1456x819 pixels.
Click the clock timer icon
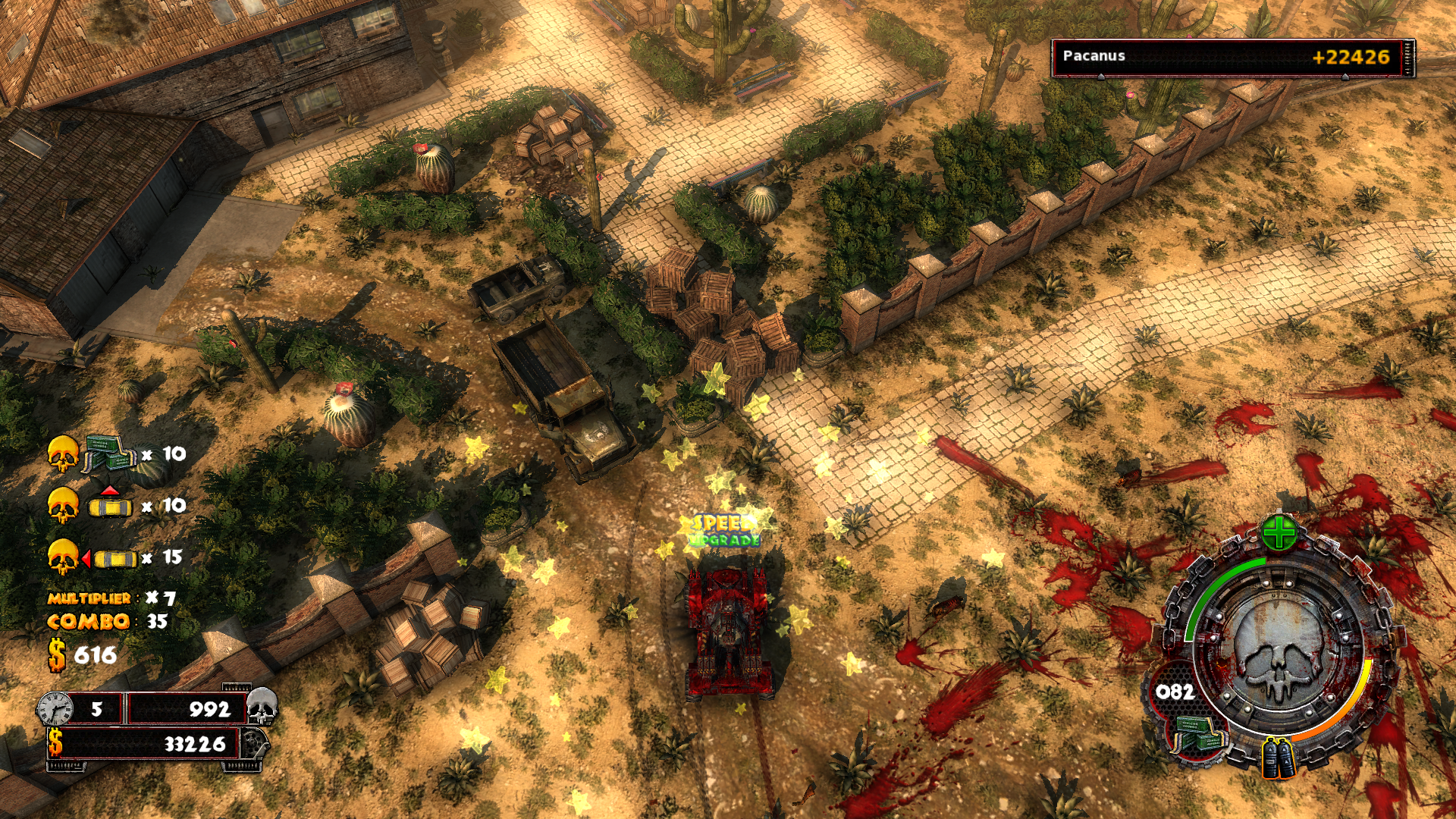coord(56,709)
